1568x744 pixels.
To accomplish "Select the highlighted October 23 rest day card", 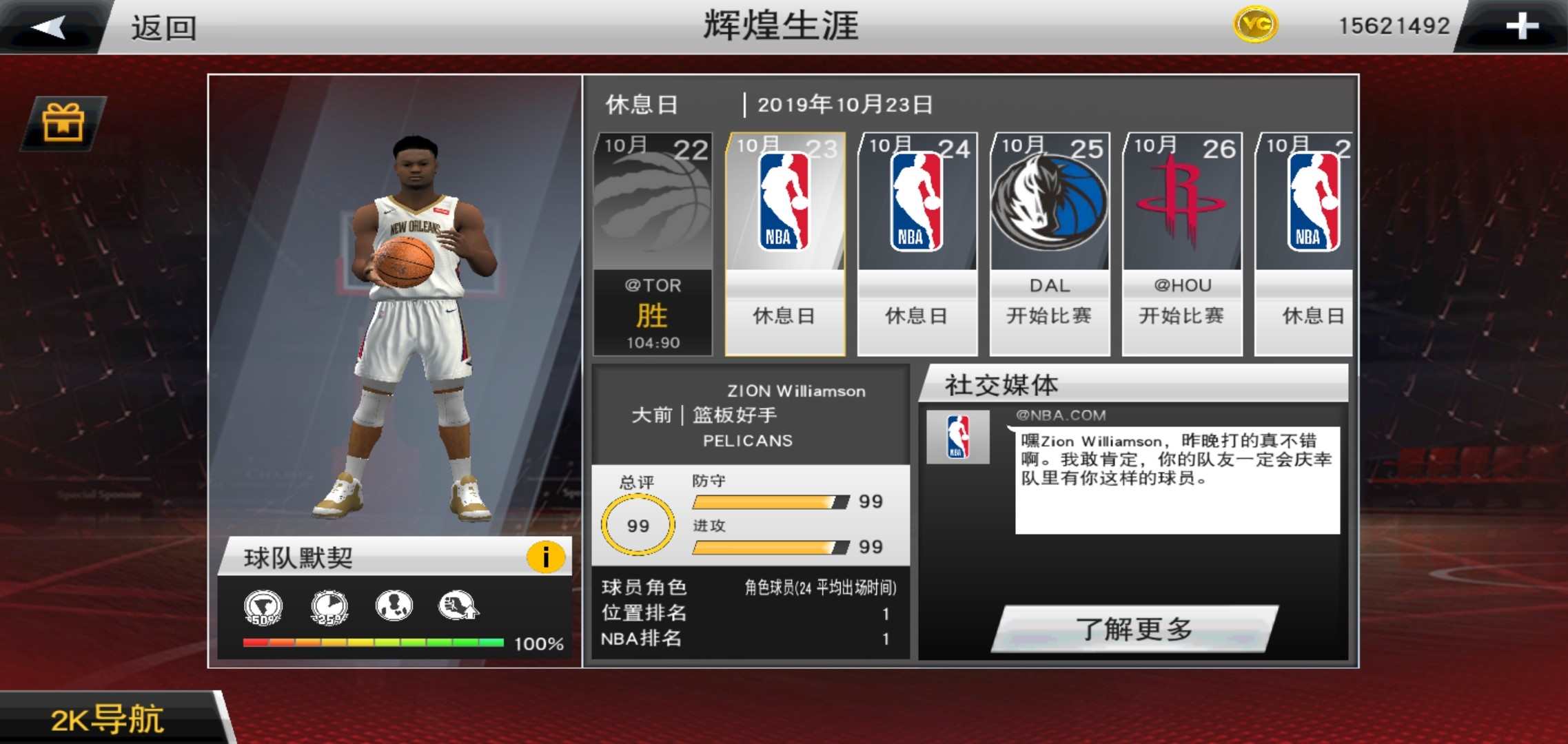I will (784, 241).
